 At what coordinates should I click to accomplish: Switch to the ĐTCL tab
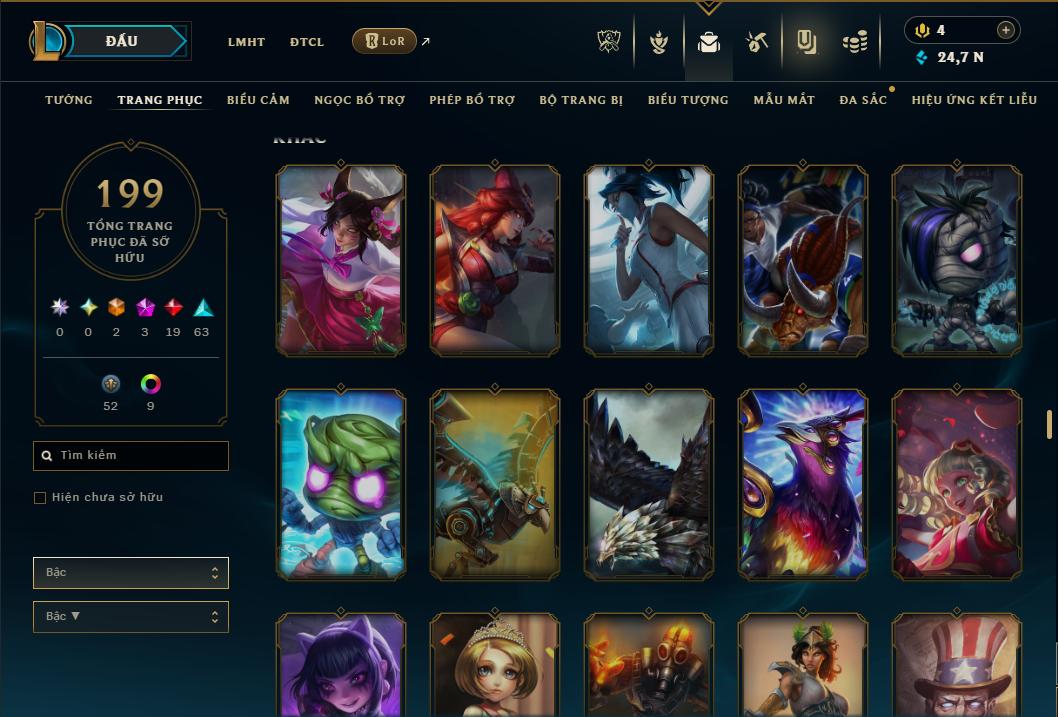(x=307, y=42)
